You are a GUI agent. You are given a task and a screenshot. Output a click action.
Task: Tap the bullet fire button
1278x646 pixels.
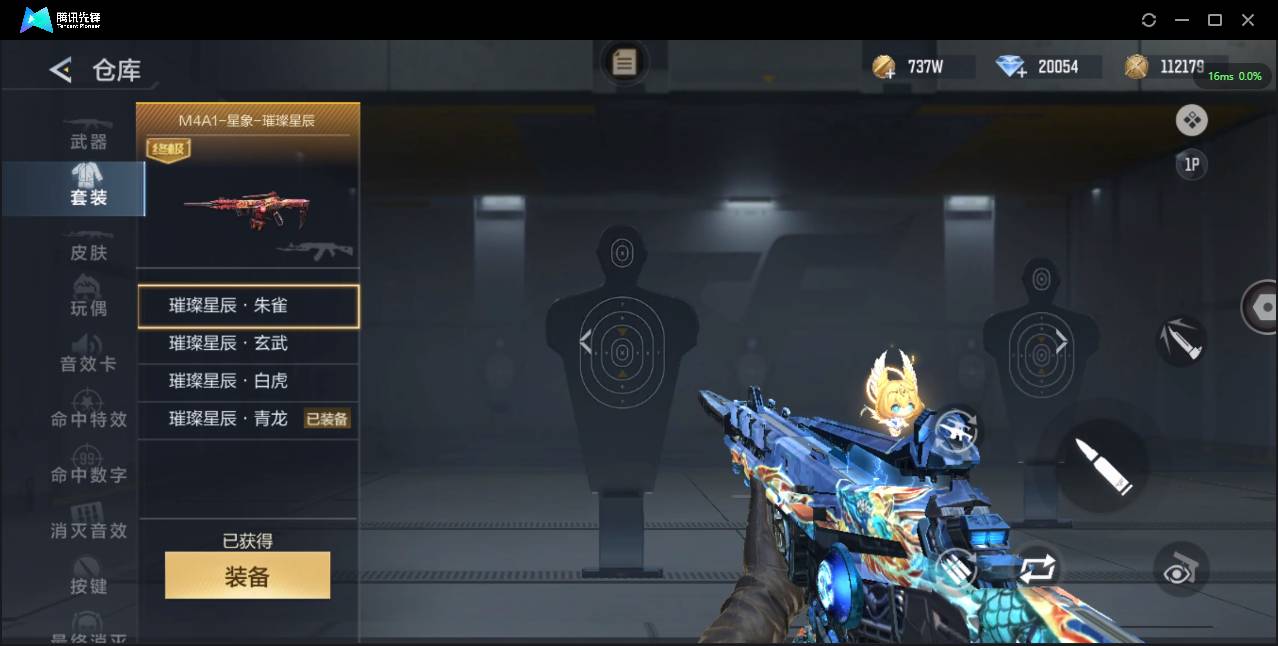tap(1103, 465)
